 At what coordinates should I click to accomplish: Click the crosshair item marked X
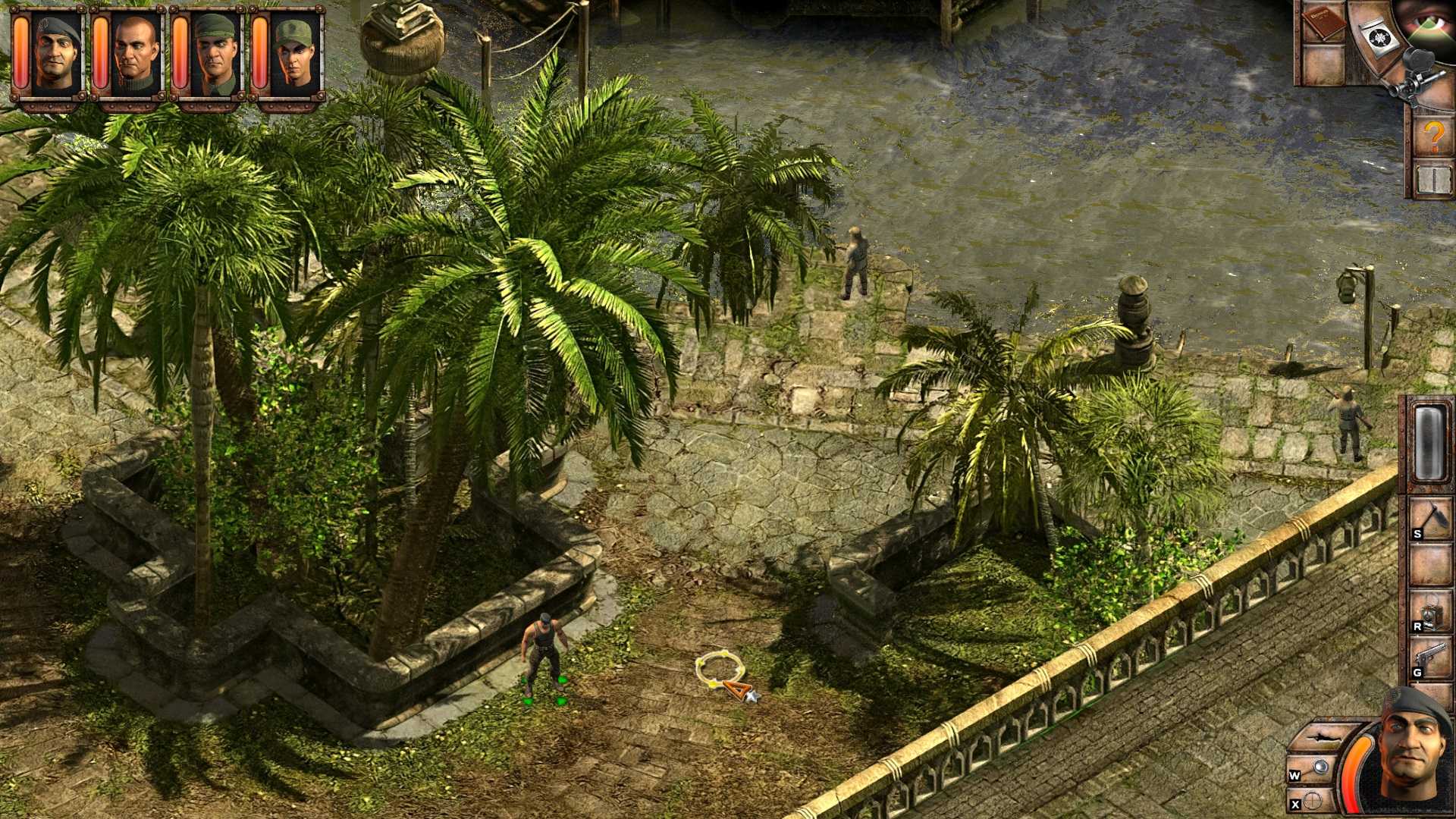(1314, 802)
